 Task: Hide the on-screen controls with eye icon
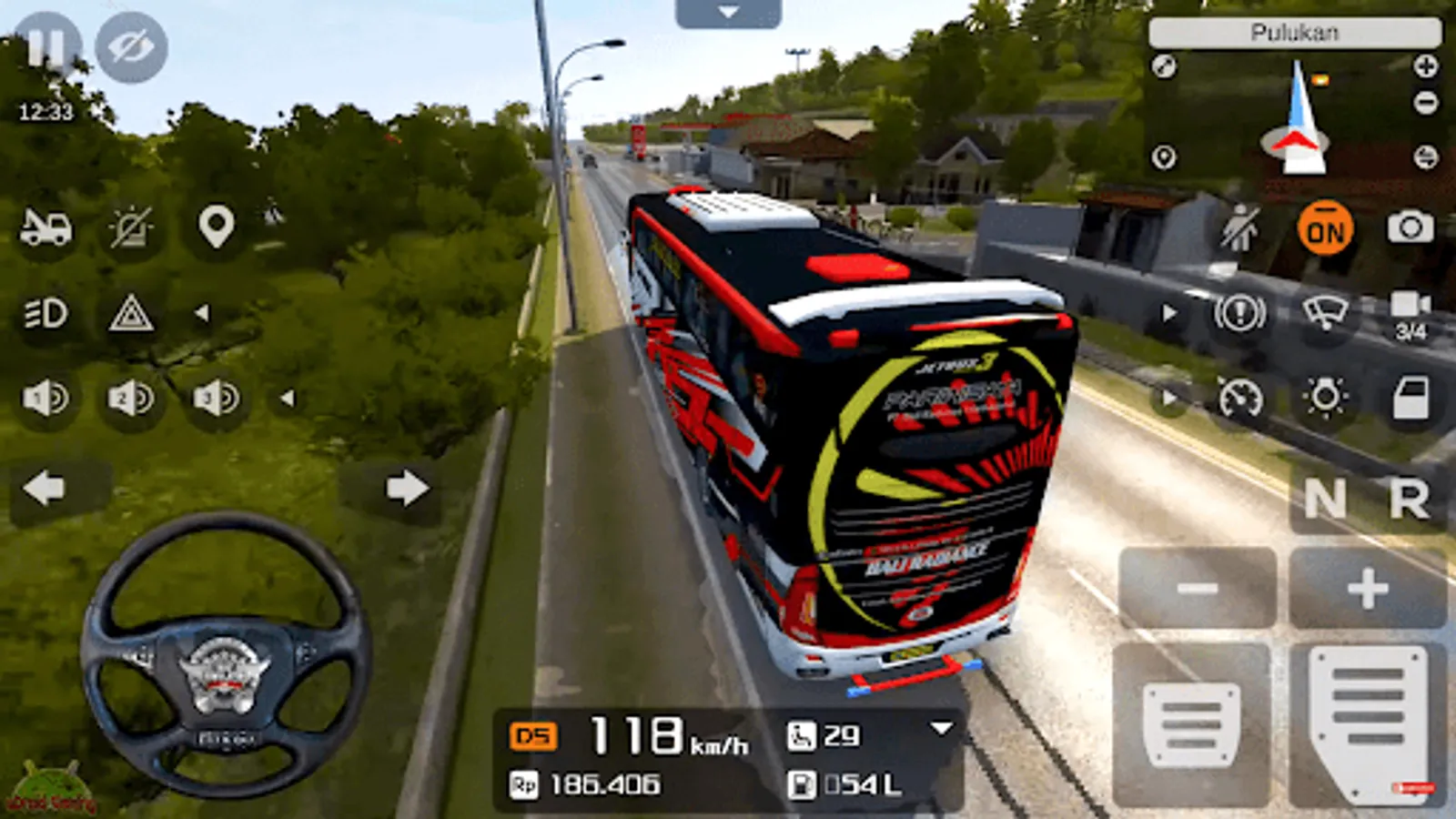click(131, 47)
